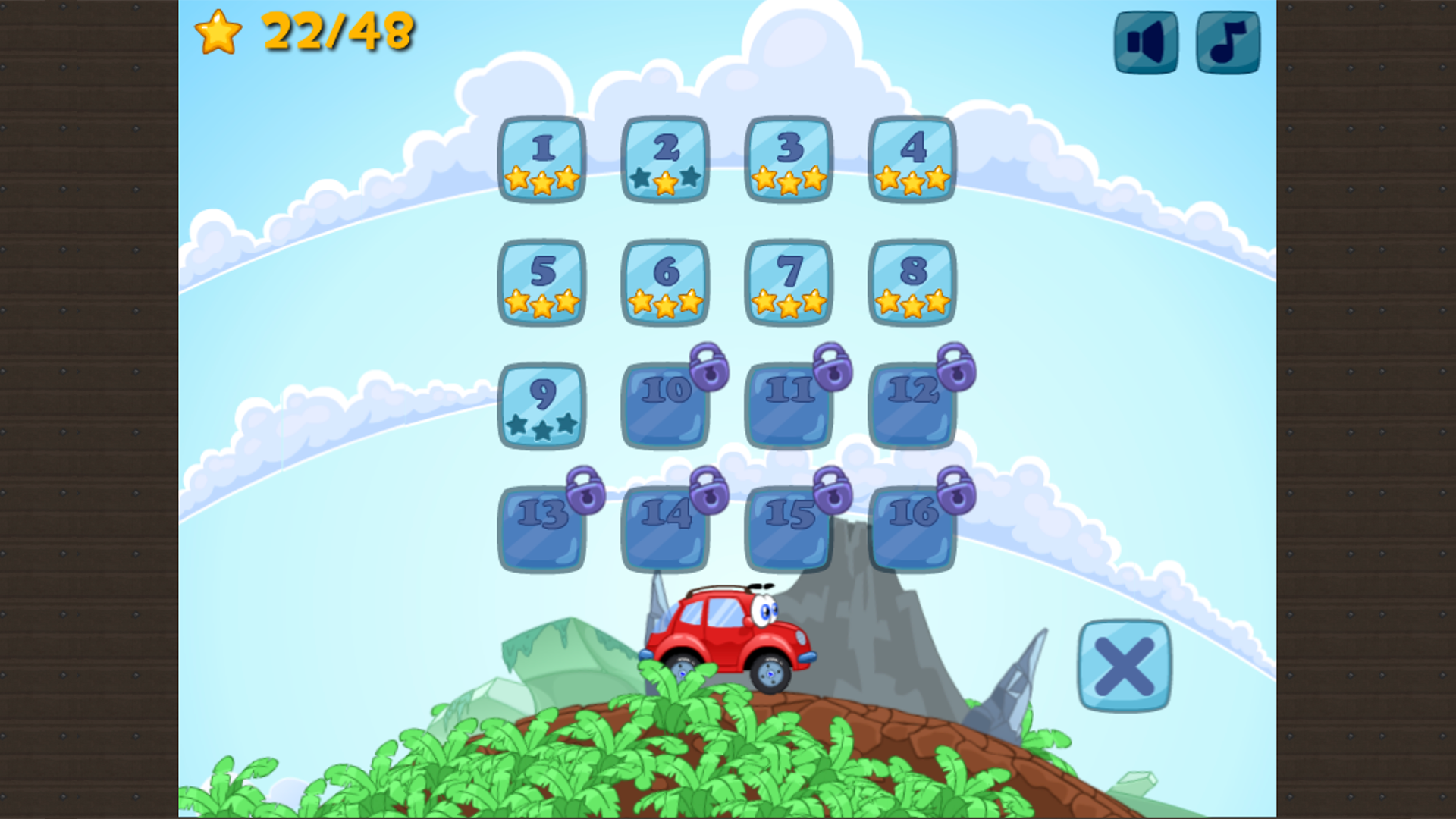Image resolution: width=1456 pixels, height=819 pixels.
Task: Choose level 8 to play
Action: coord(912,279)
